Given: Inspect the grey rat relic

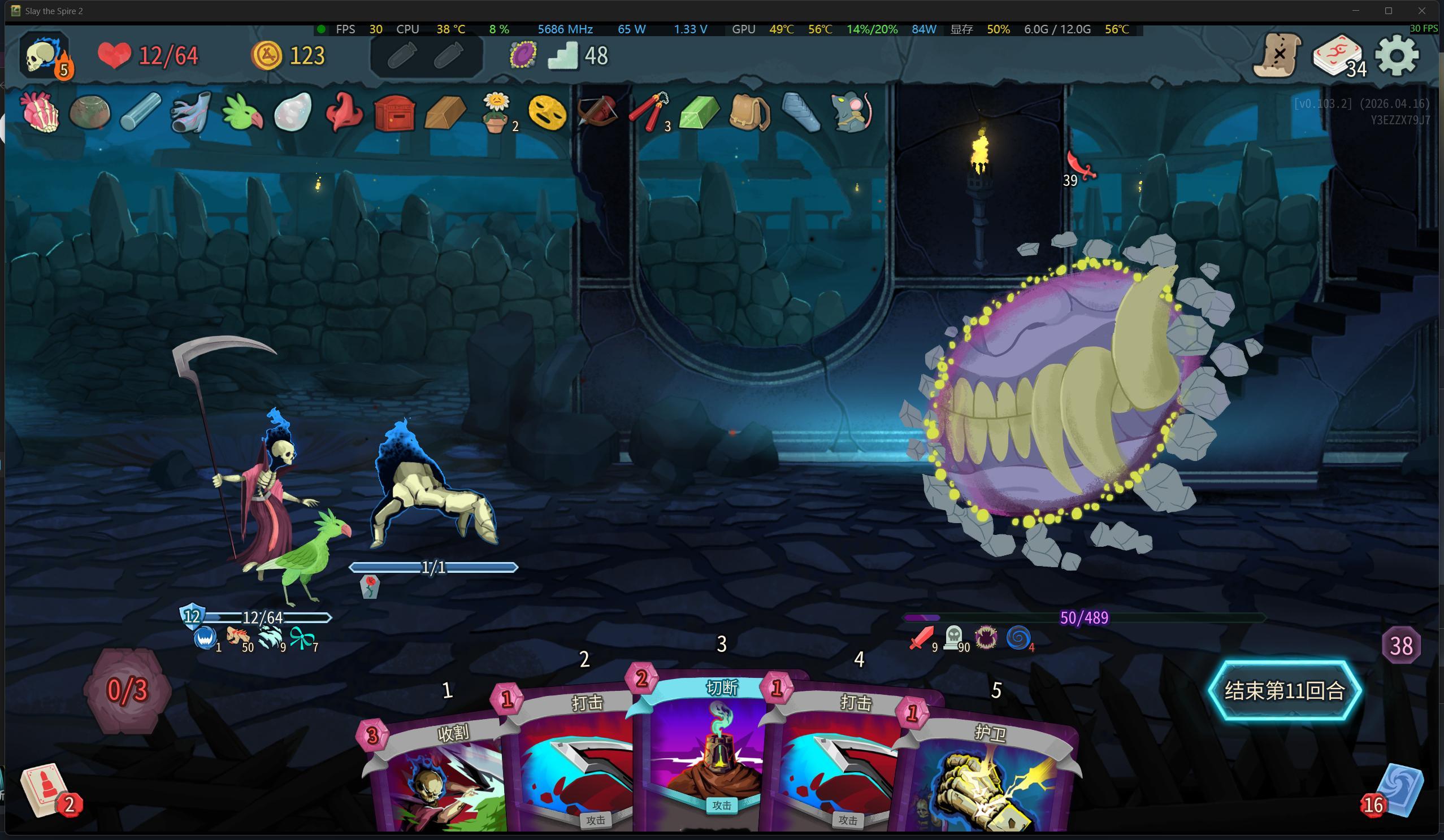Looking at the screenshot, I should [x=851, y=112].
